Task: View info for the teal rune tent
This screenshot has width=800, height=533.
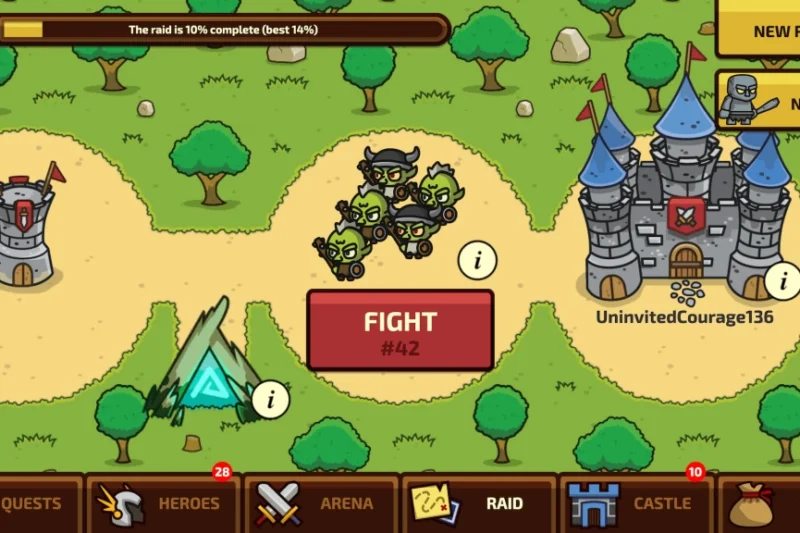Action: point(270,400)
